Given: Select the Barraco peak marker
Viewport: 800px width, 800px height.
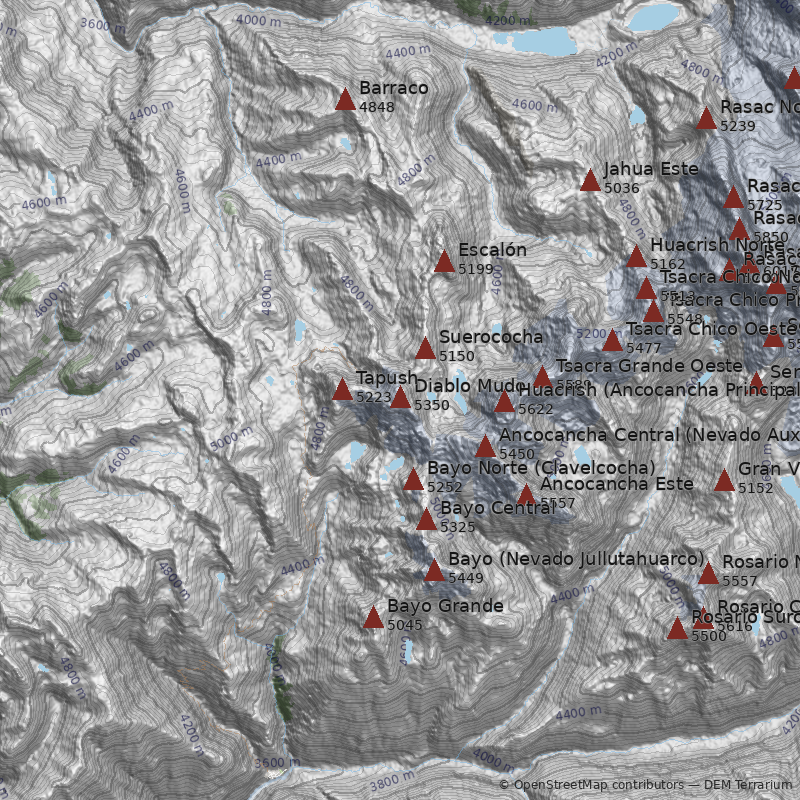Looking at the screenshot, I should click(x=345, y=99).
